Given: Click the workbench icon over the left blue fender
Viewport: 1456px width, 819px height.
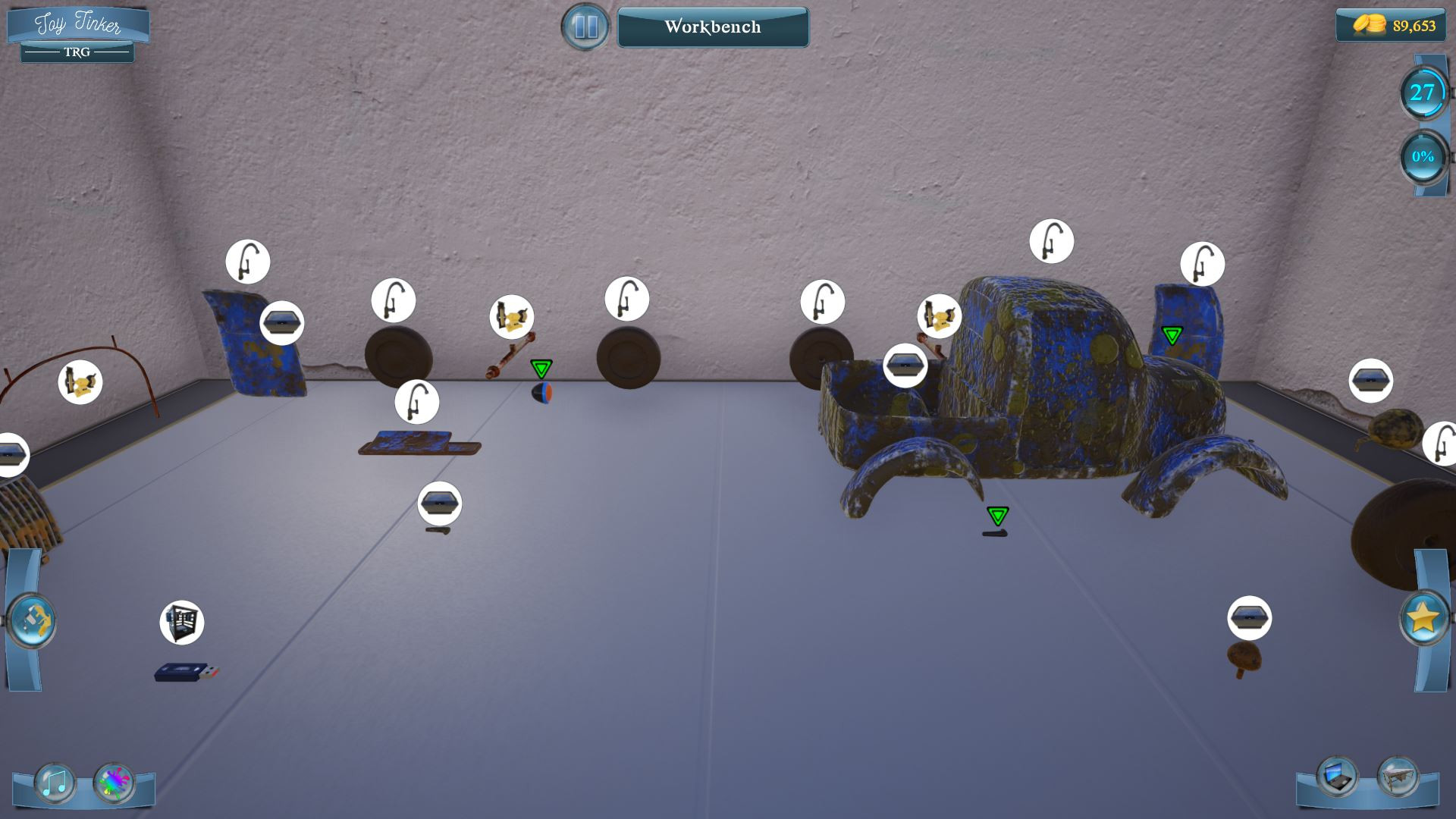Looking at the screenshot, I should 281,322.
